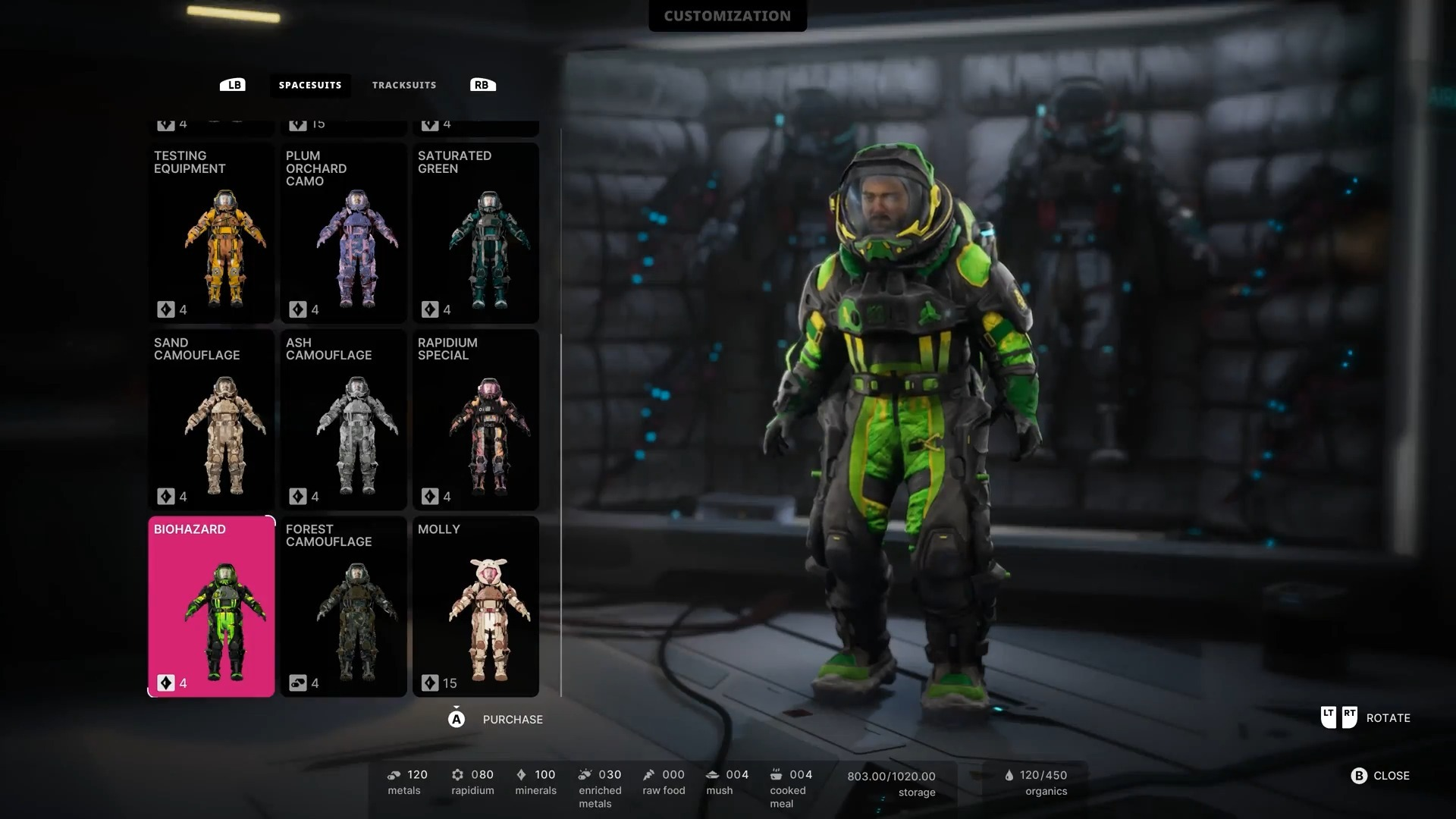Choose the Molly pig-themed suit

[475, 607]
